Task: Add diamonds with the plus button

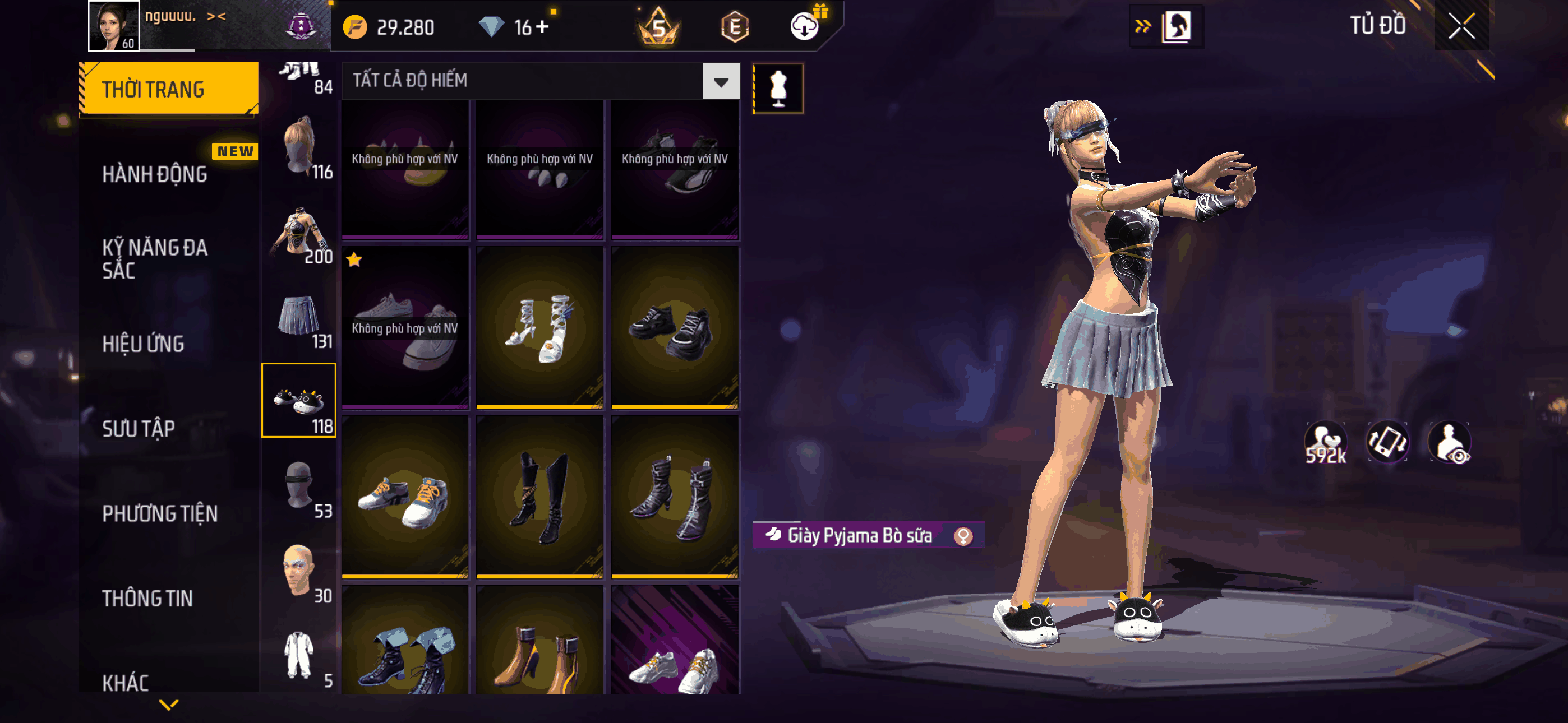Action: pyautogui.click(x=542, y=27)
